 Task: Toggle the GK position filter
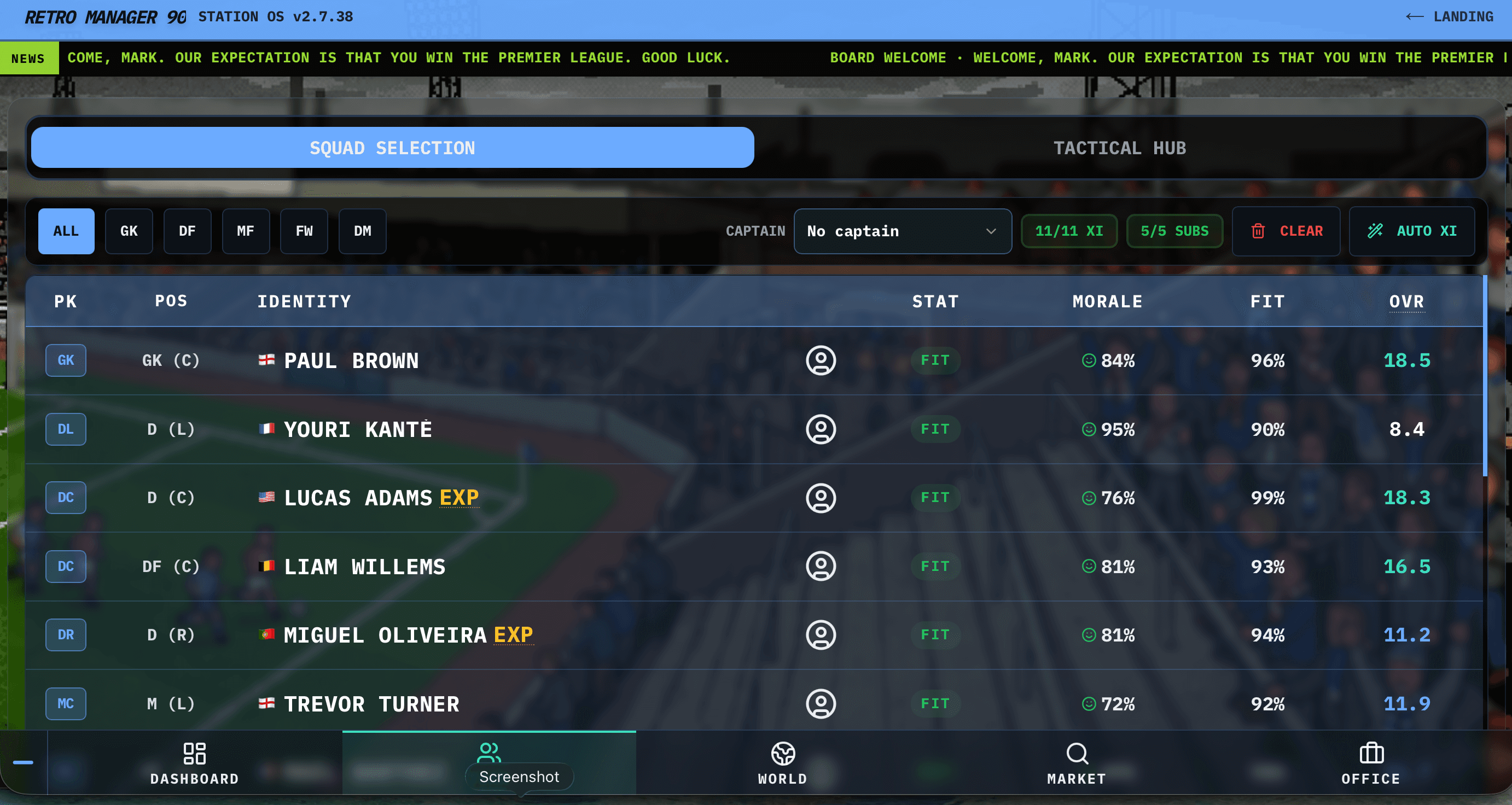coord(129,231)
